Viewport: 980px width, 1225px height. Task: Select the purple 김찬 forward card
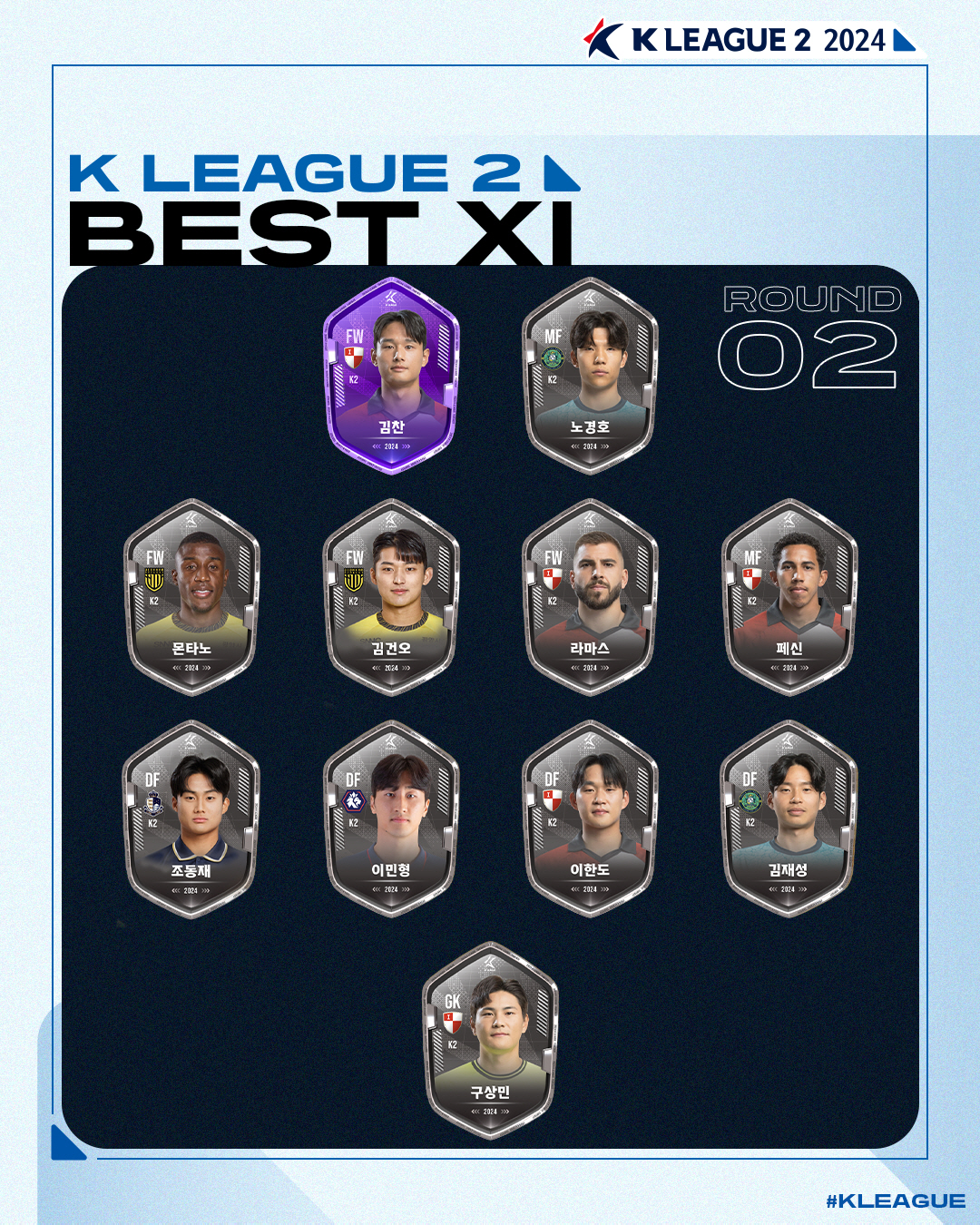[391, 376]
